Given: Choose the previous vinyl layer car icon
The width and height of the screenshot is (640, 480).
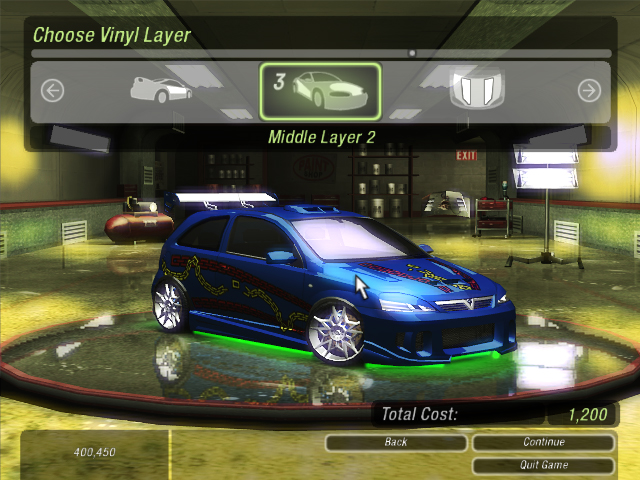Looking at the screenshot, I should 160,89.
